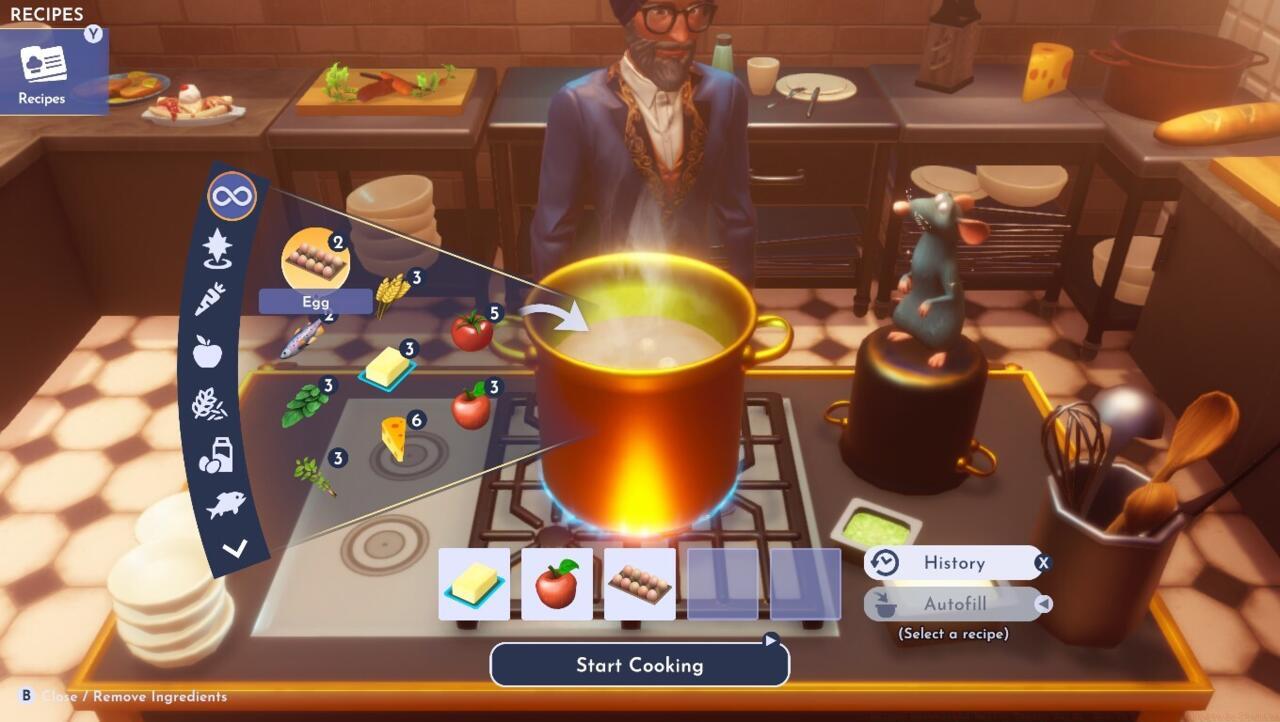Add the highlighted Egg ingredient
The image size is (1280, 722).
coord(316,260)
